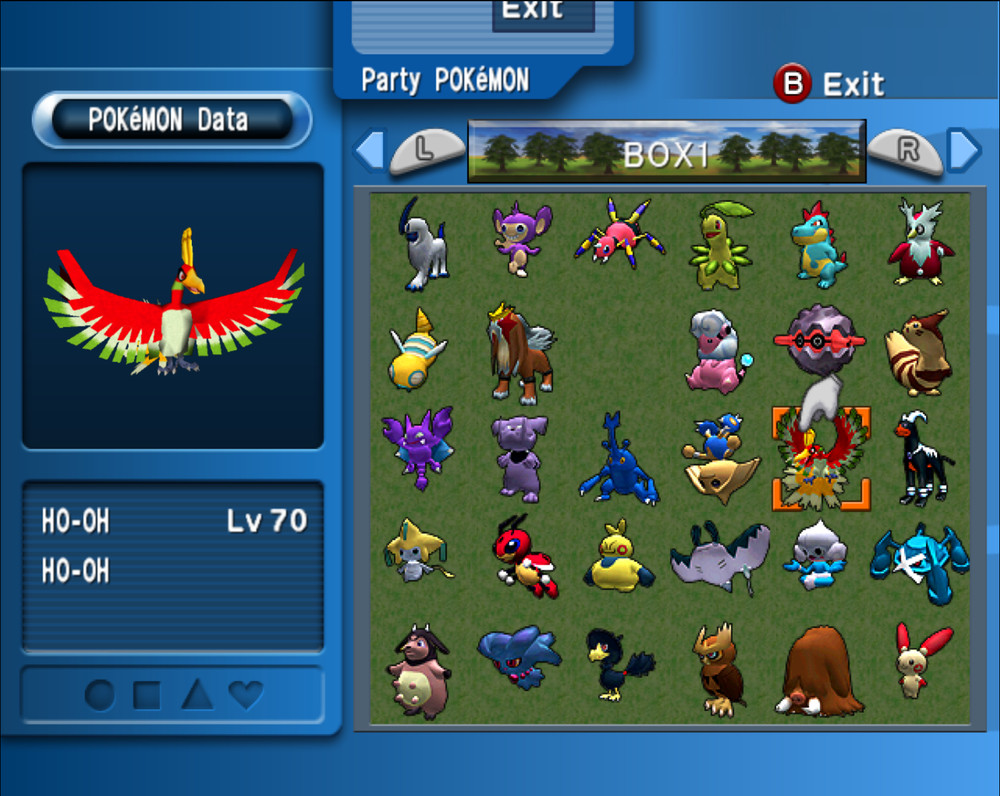Select Absol in the box
Image resolution: width=1000 pixels, height=796 pixels.
pos(422,245)
